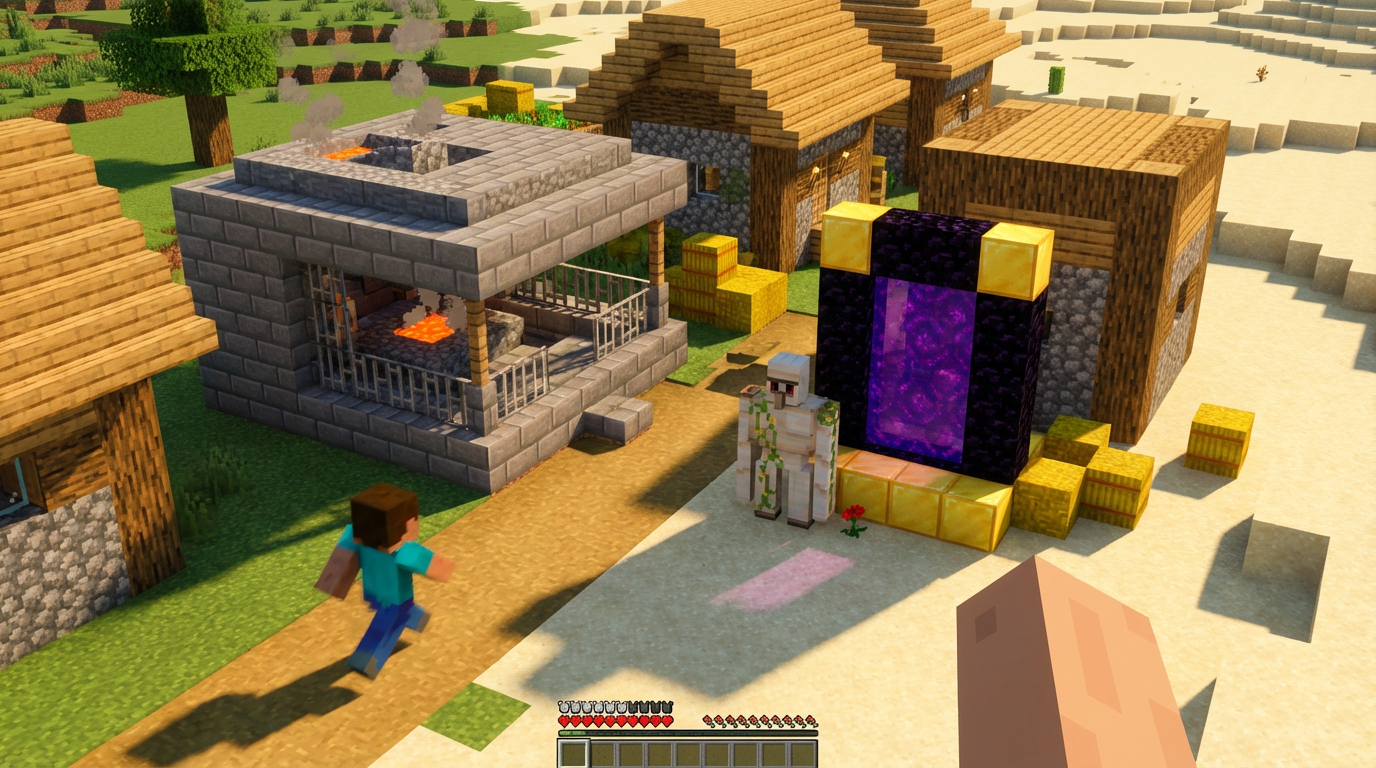Select the highlighted first hotbar slot

[574, 753]
